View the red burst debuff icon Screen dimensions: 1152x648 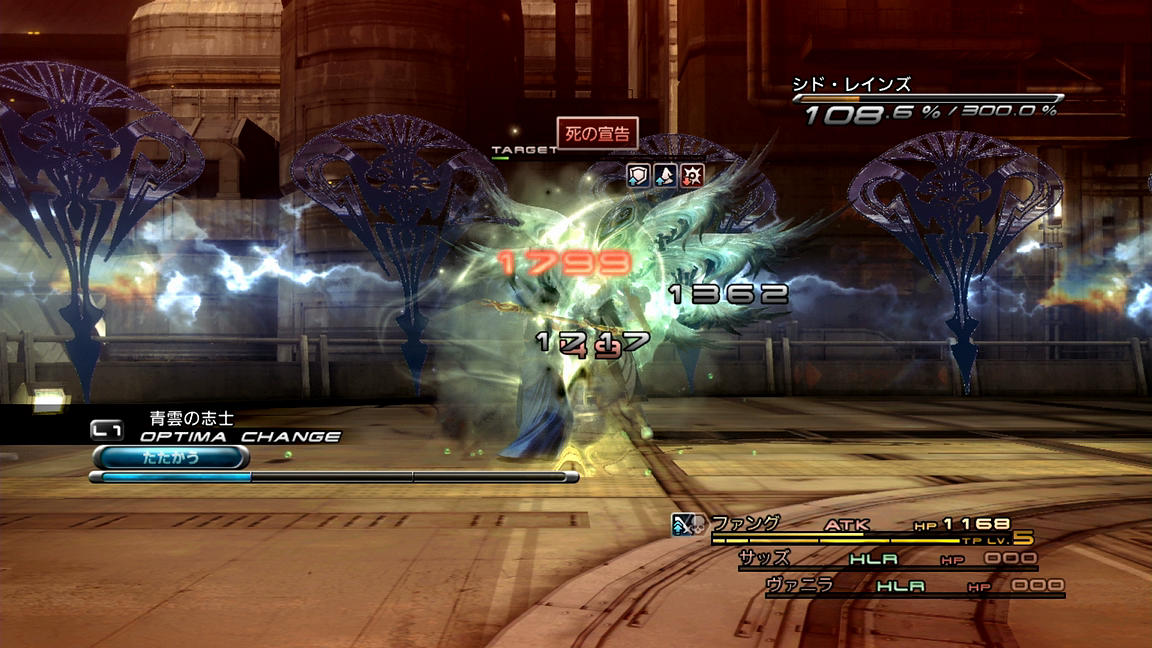coord(691,176)
